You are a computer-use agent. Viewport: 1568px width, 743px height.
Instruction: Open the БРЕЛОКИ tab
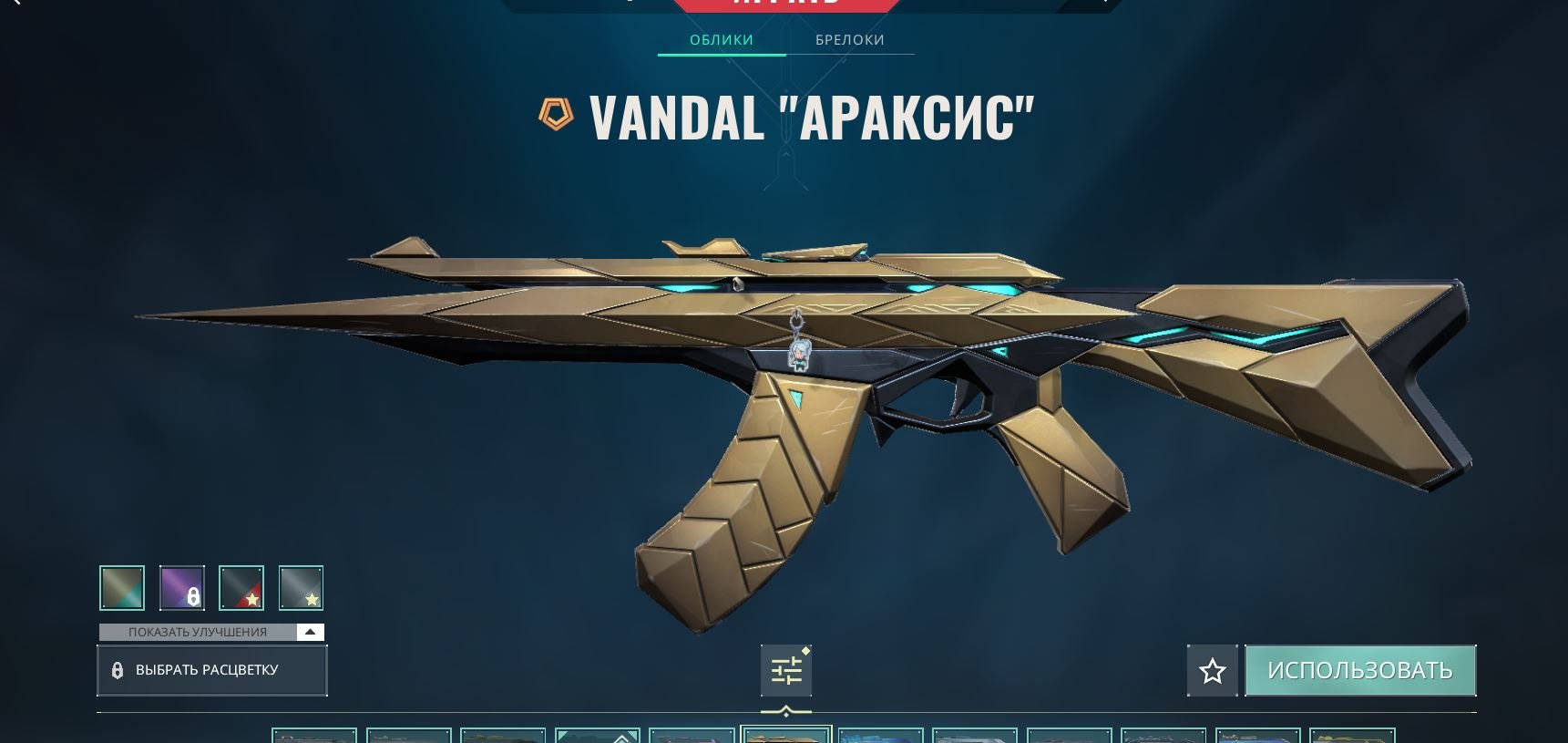pos(849,40)
